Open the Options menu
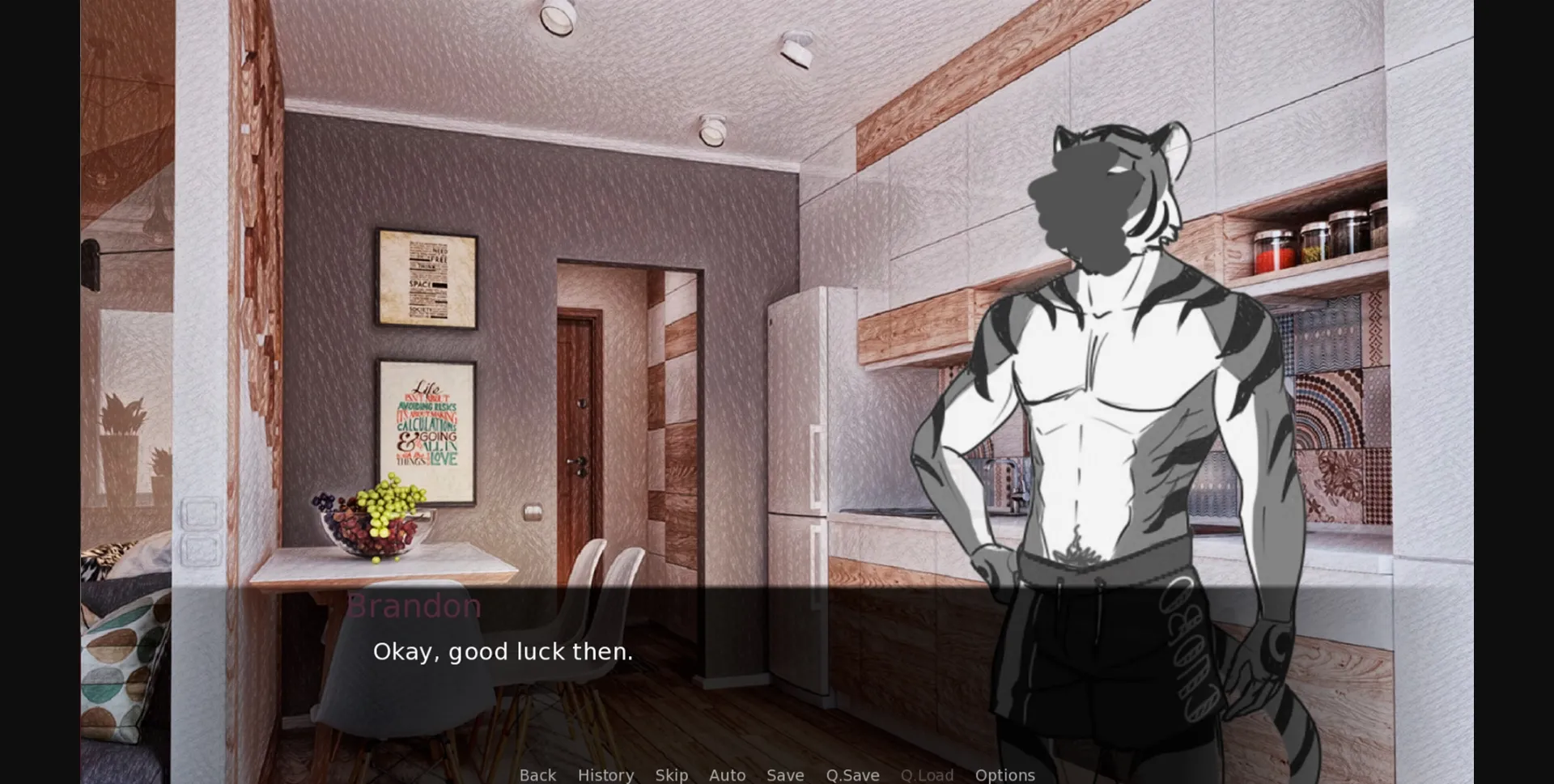This screenshot has width=1554, height=784. [1004, 774]
